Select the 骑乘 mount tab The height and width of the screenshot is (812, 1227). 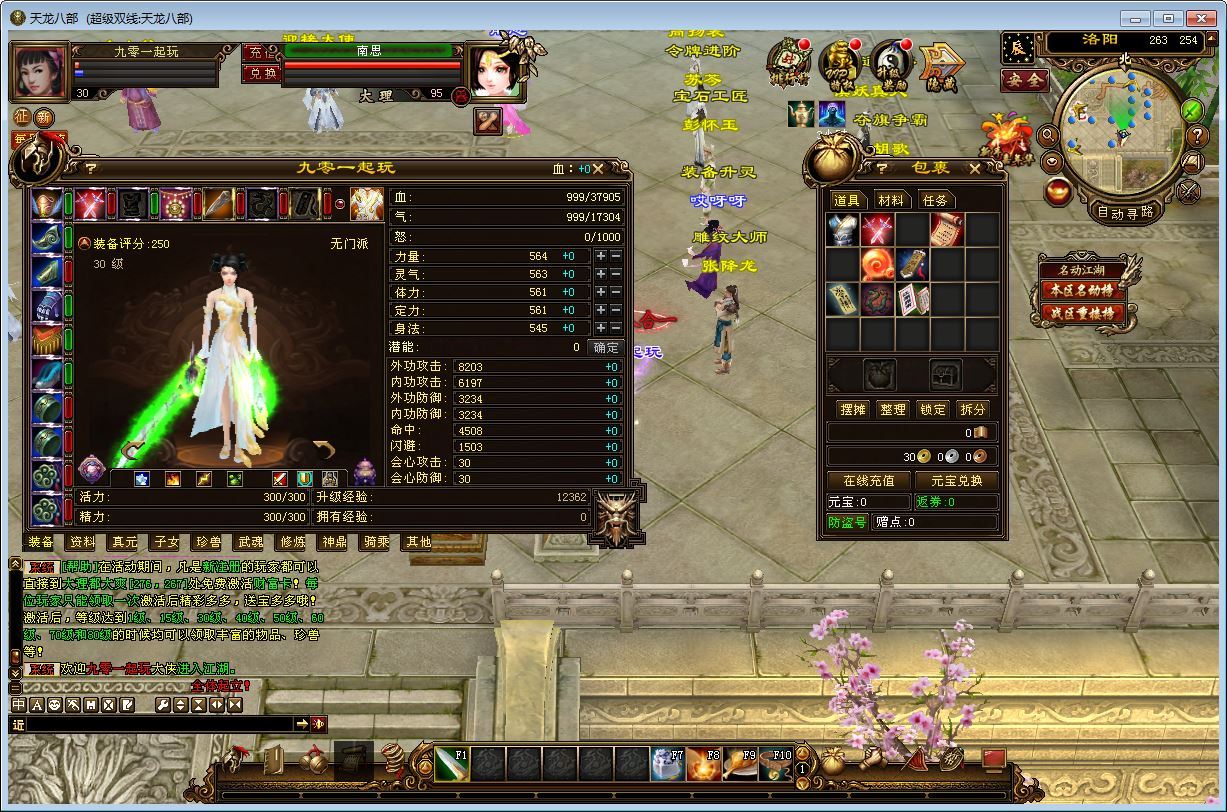click(376, 542)
